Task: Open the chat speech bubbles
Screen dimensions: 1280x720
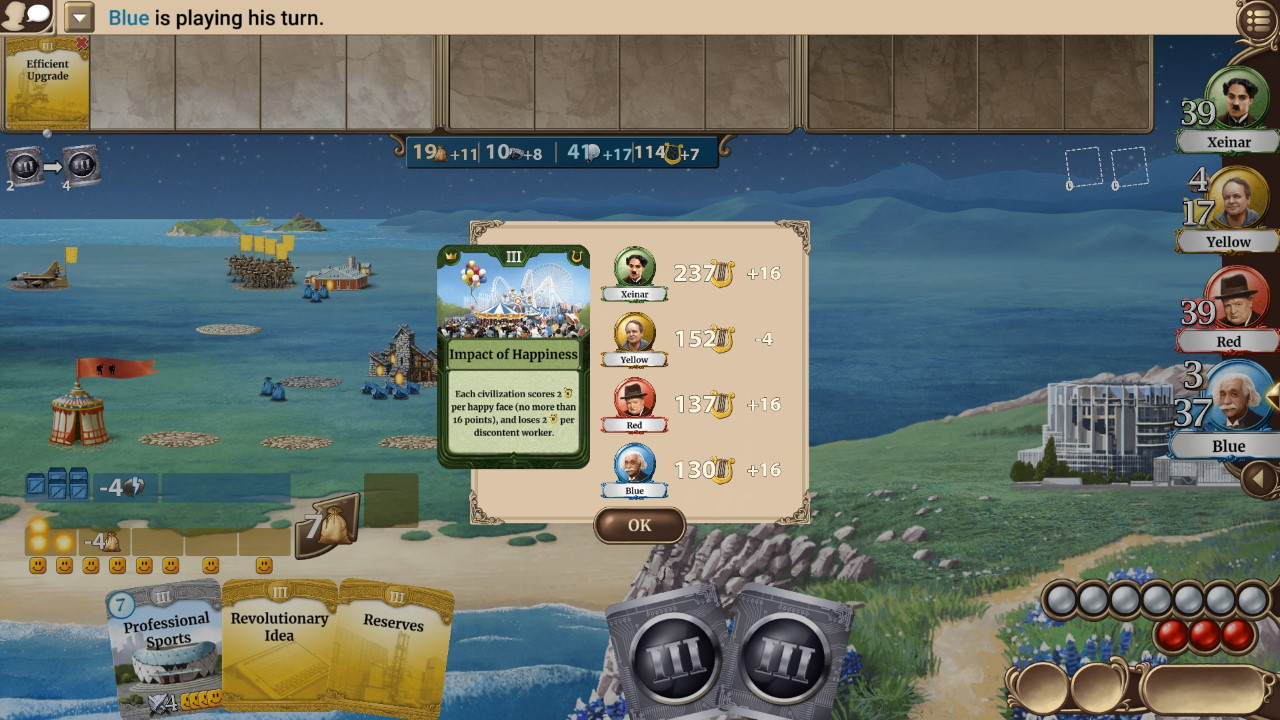Action: pos(27,16)
